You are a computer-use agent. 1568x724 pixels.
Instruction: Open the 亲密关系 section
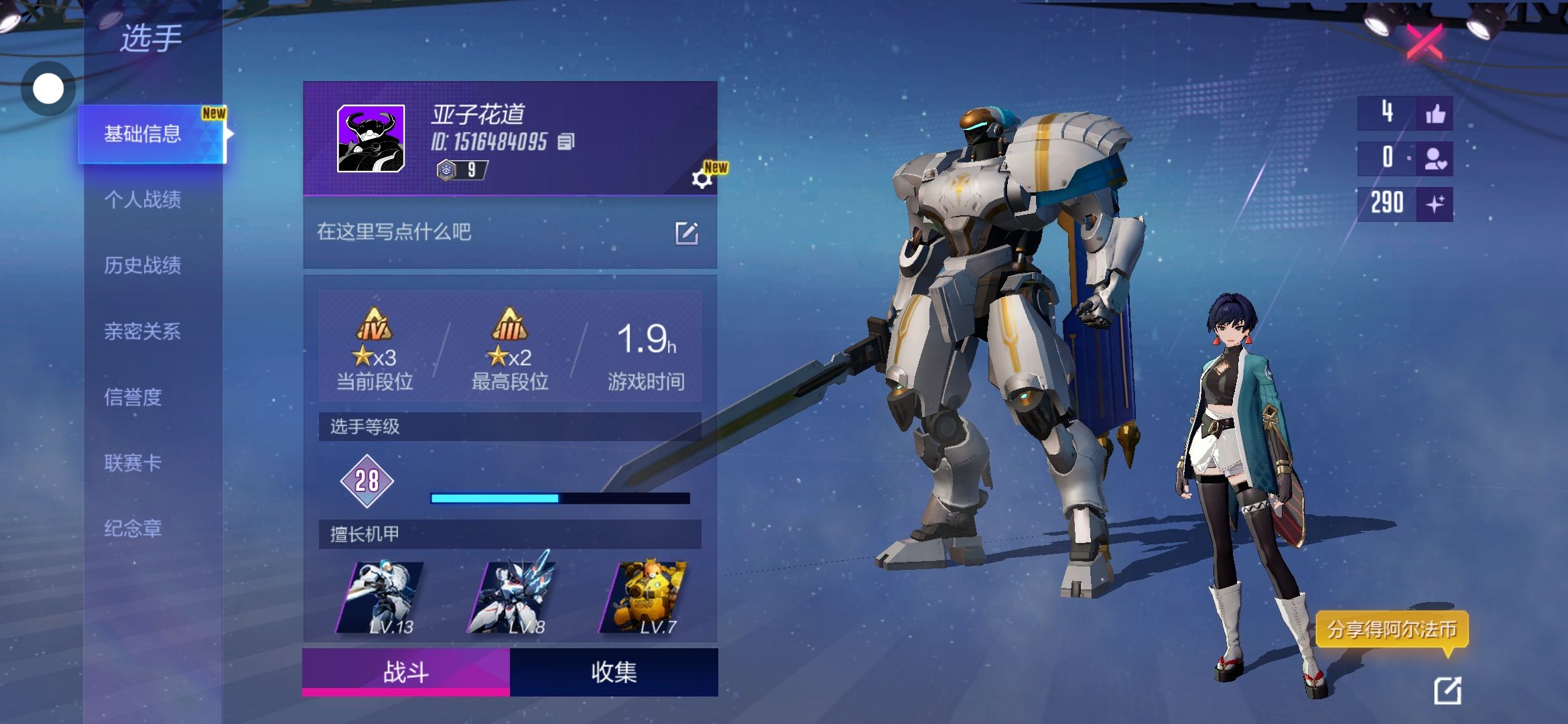tap(142, 331)
